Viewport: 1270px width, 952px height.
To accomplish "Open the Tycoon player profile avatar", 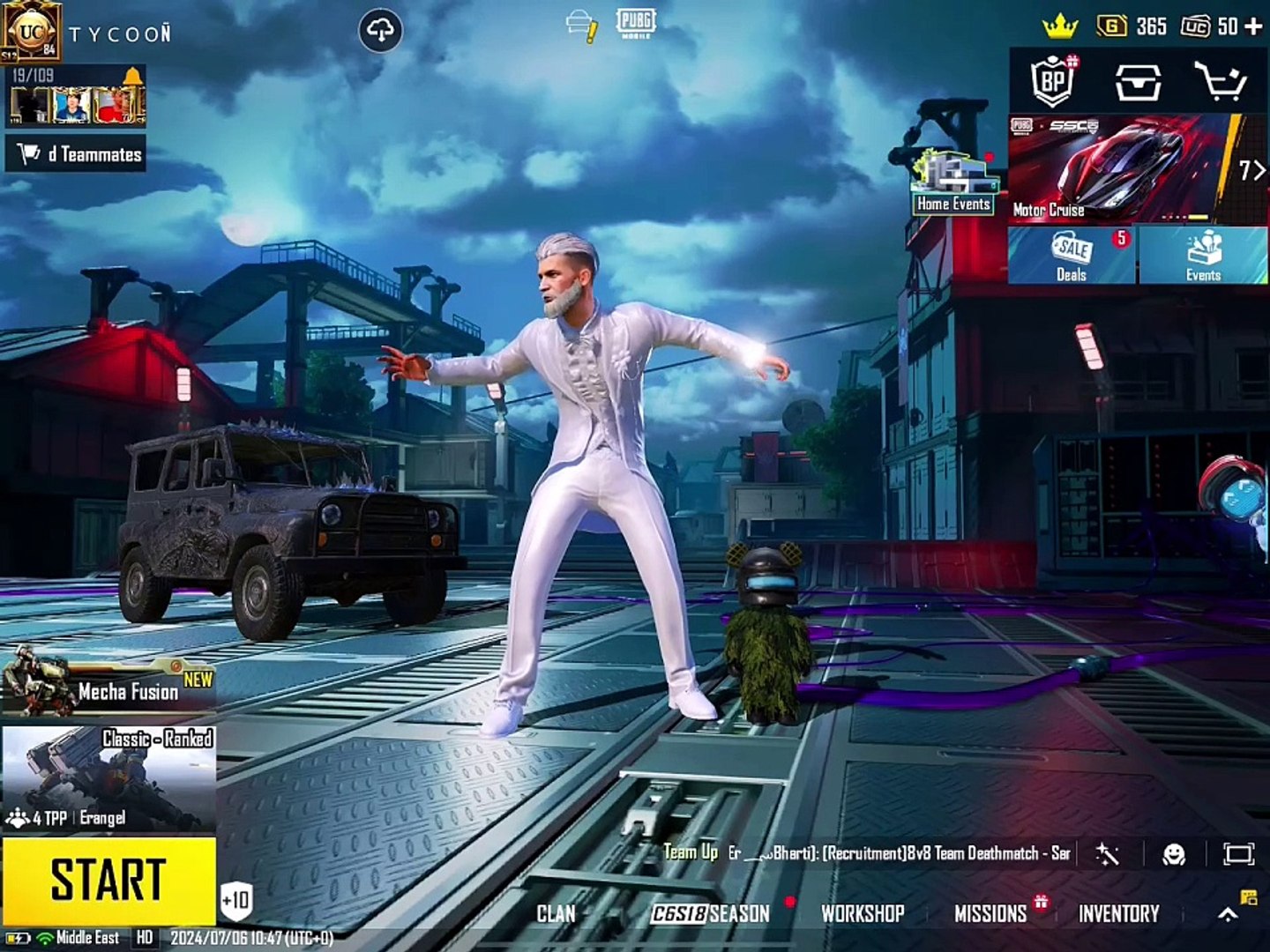I will pyautogui.click(x=30, y=30).
